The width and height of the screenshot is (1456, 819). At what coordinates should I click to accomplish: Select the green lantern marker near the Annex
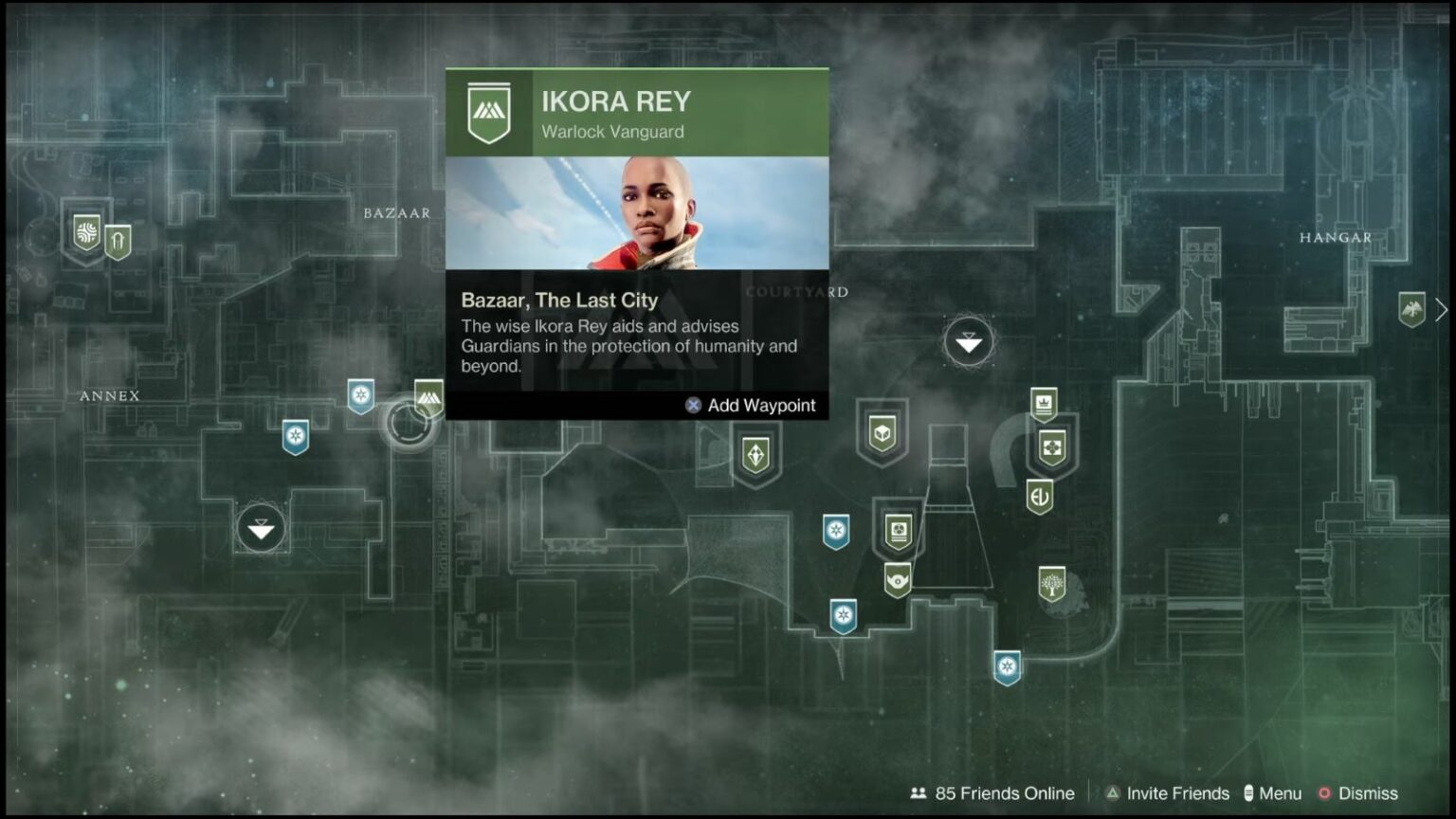point(116,241)
